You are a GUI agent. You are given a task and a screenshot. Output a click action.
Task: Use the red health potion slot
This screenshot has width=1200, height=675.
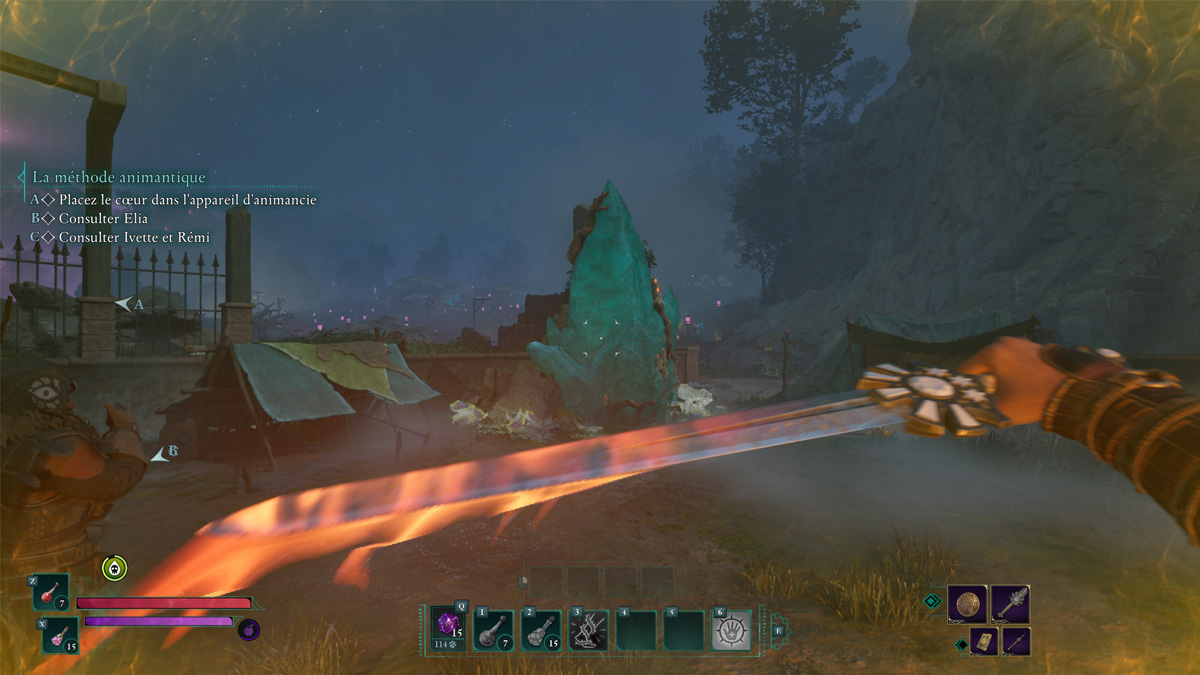(51, 592)
